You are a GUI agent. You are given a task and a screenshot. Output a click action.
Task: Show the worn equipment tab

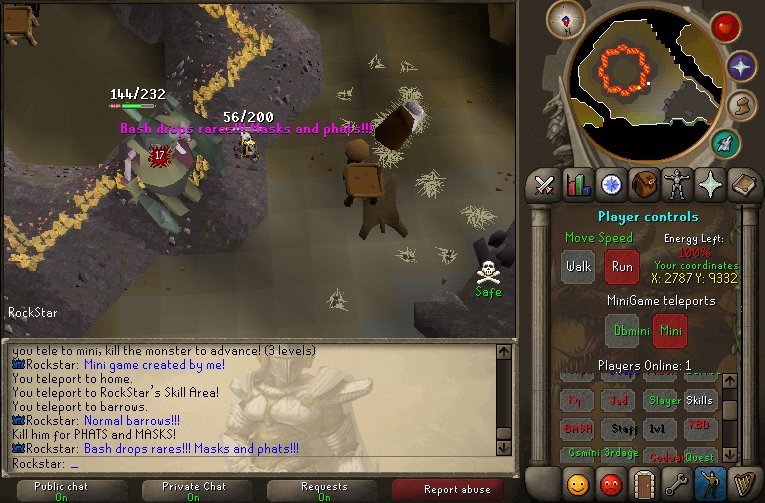[x=677, y=185]
